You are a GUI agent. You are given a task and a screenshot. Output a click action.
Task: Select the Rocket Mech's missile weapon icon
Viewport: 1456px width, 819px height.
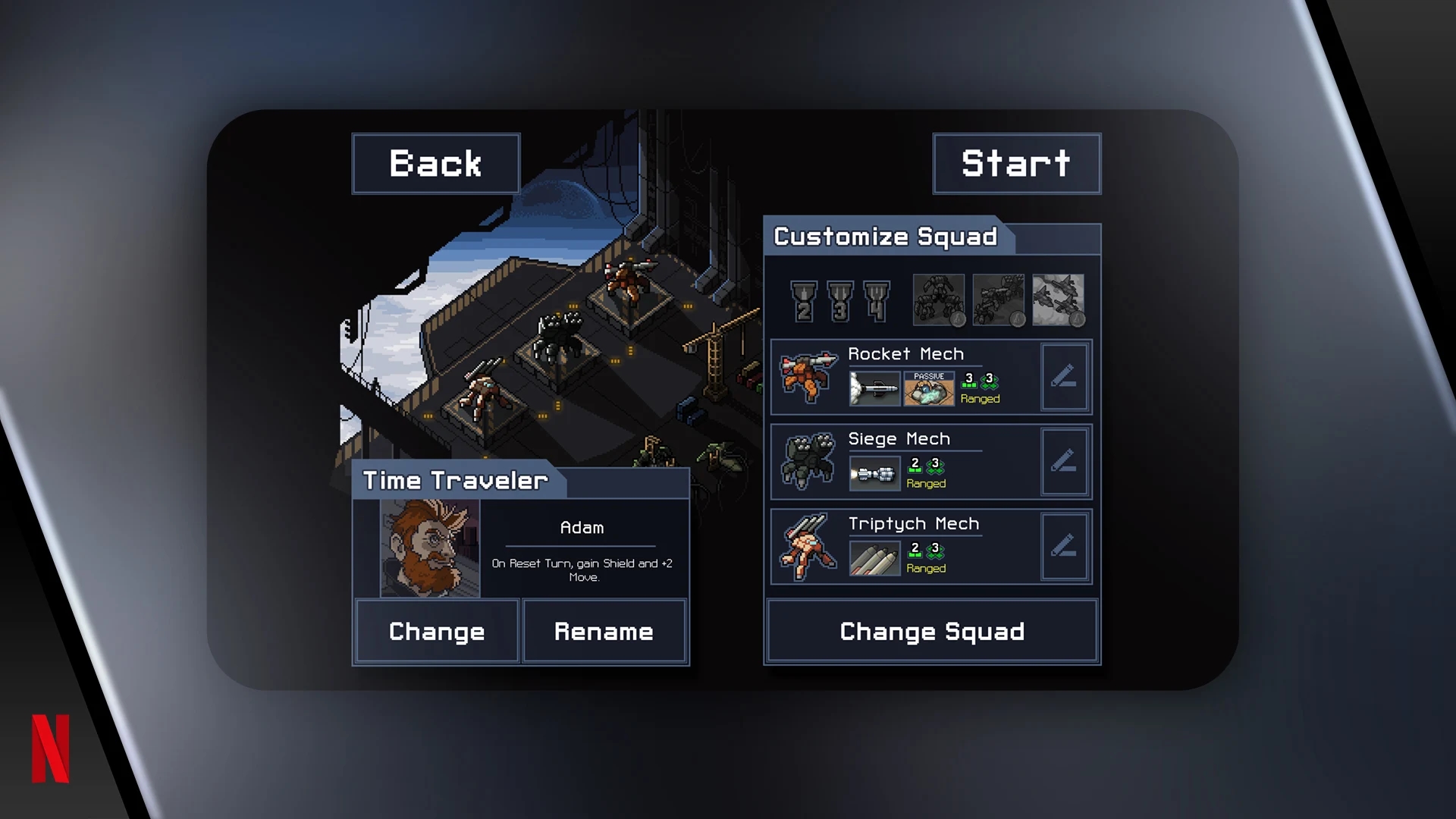click(x=874, y=388)
